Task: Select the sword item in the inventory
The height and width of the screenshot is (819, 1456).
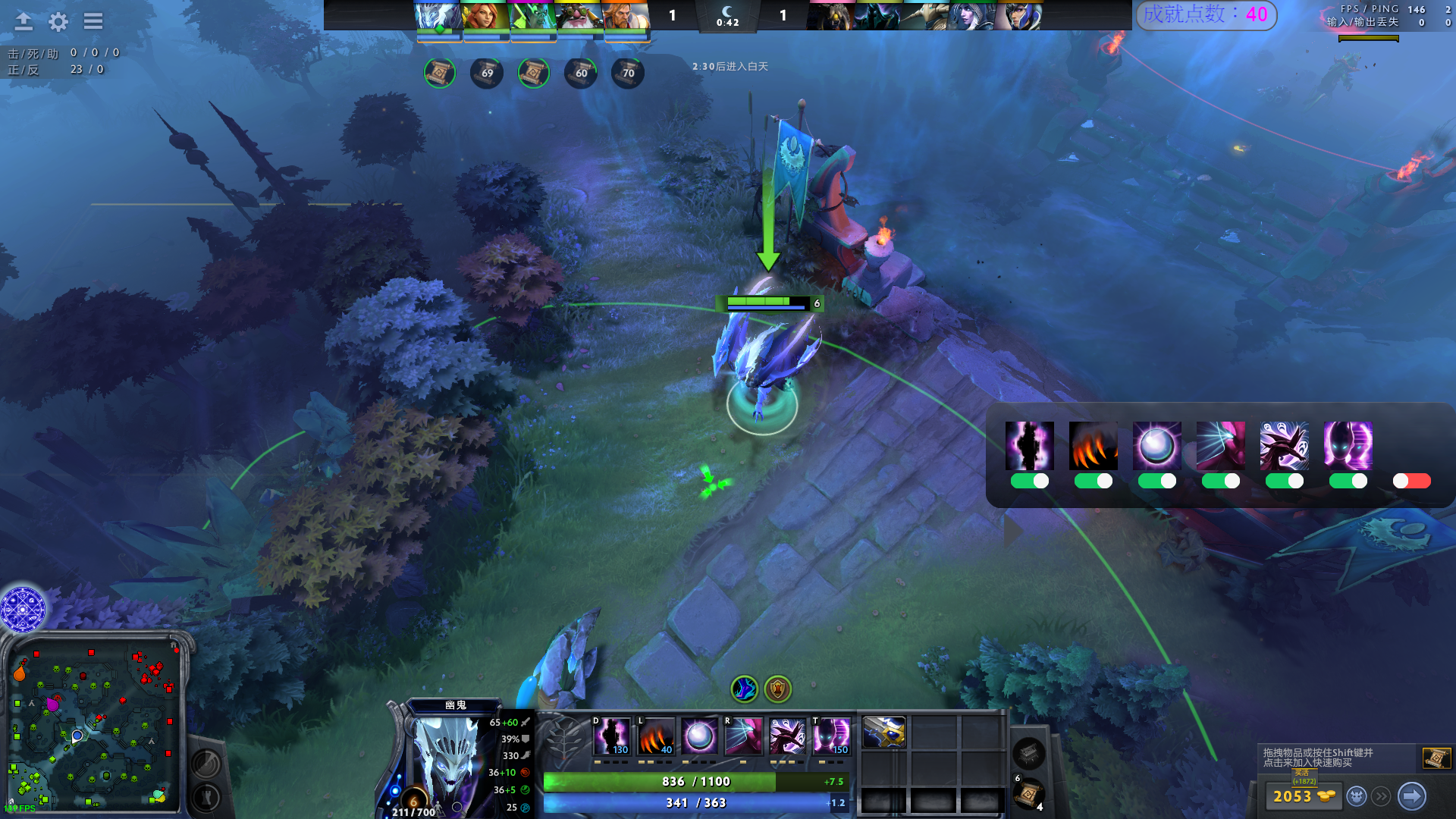Action: click(883, 733)
